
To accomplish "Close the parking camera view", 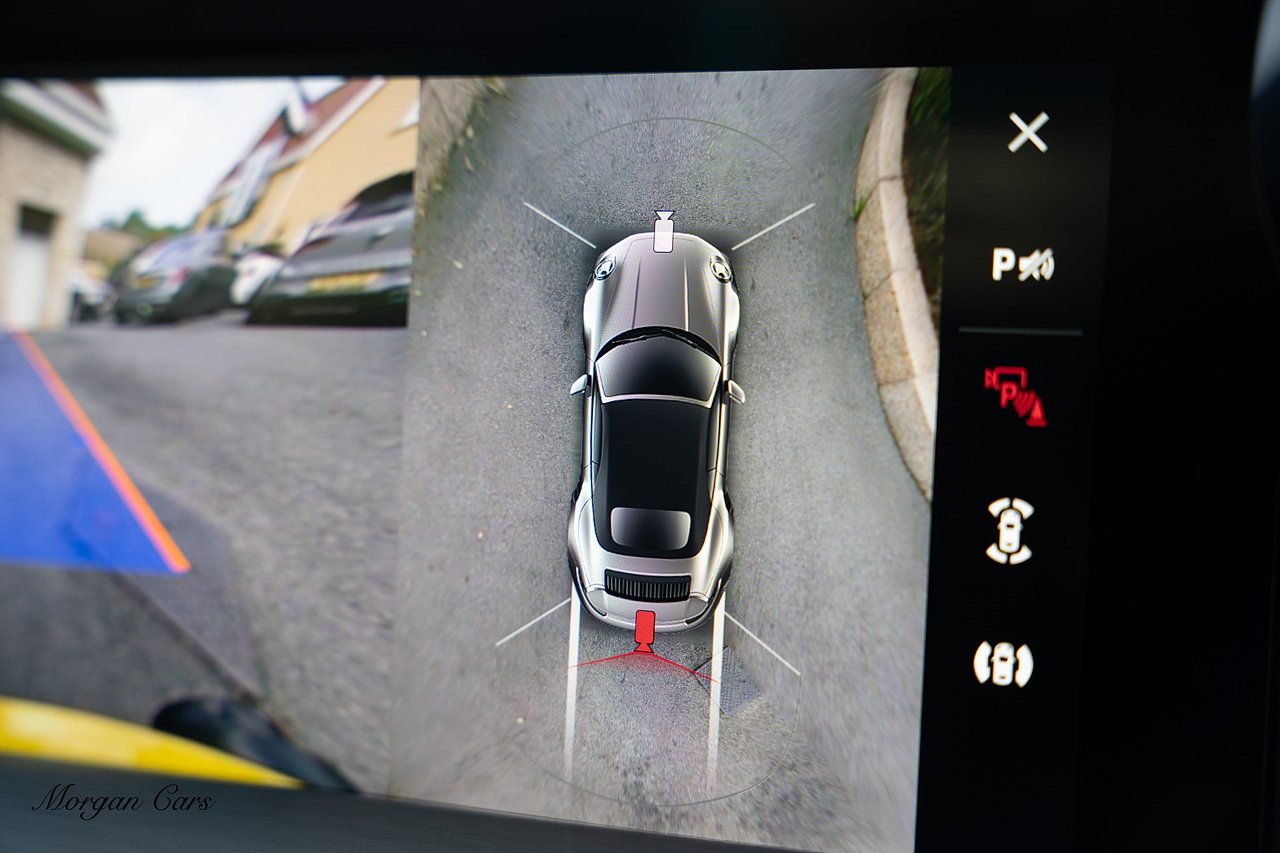I will pyautogui.click(x=1027, y=132).
